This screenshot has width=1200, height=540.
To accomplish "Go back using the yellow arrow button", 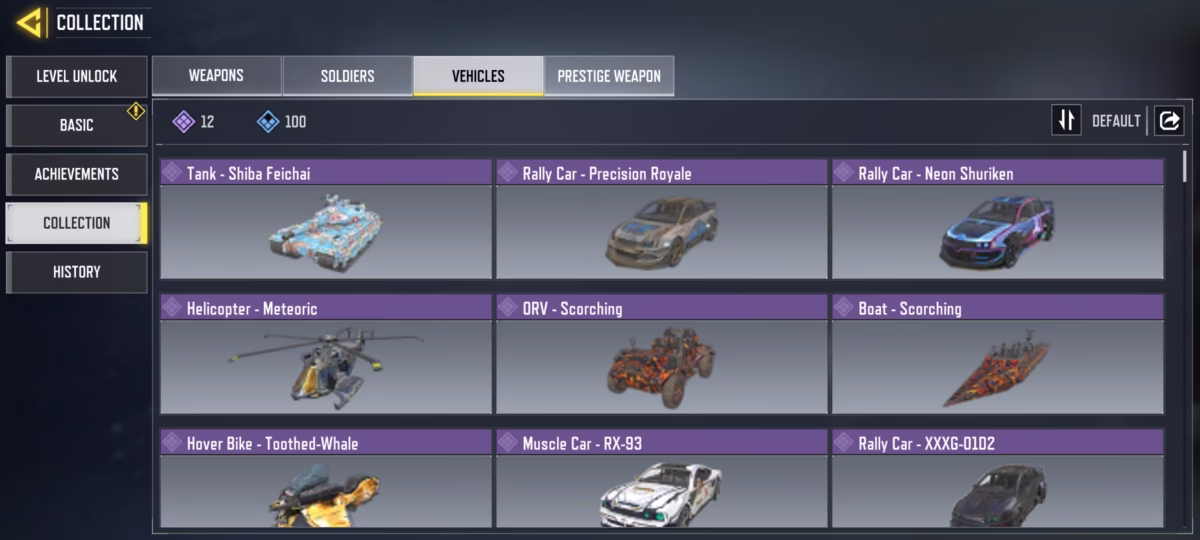I will (x=29, y=22).
